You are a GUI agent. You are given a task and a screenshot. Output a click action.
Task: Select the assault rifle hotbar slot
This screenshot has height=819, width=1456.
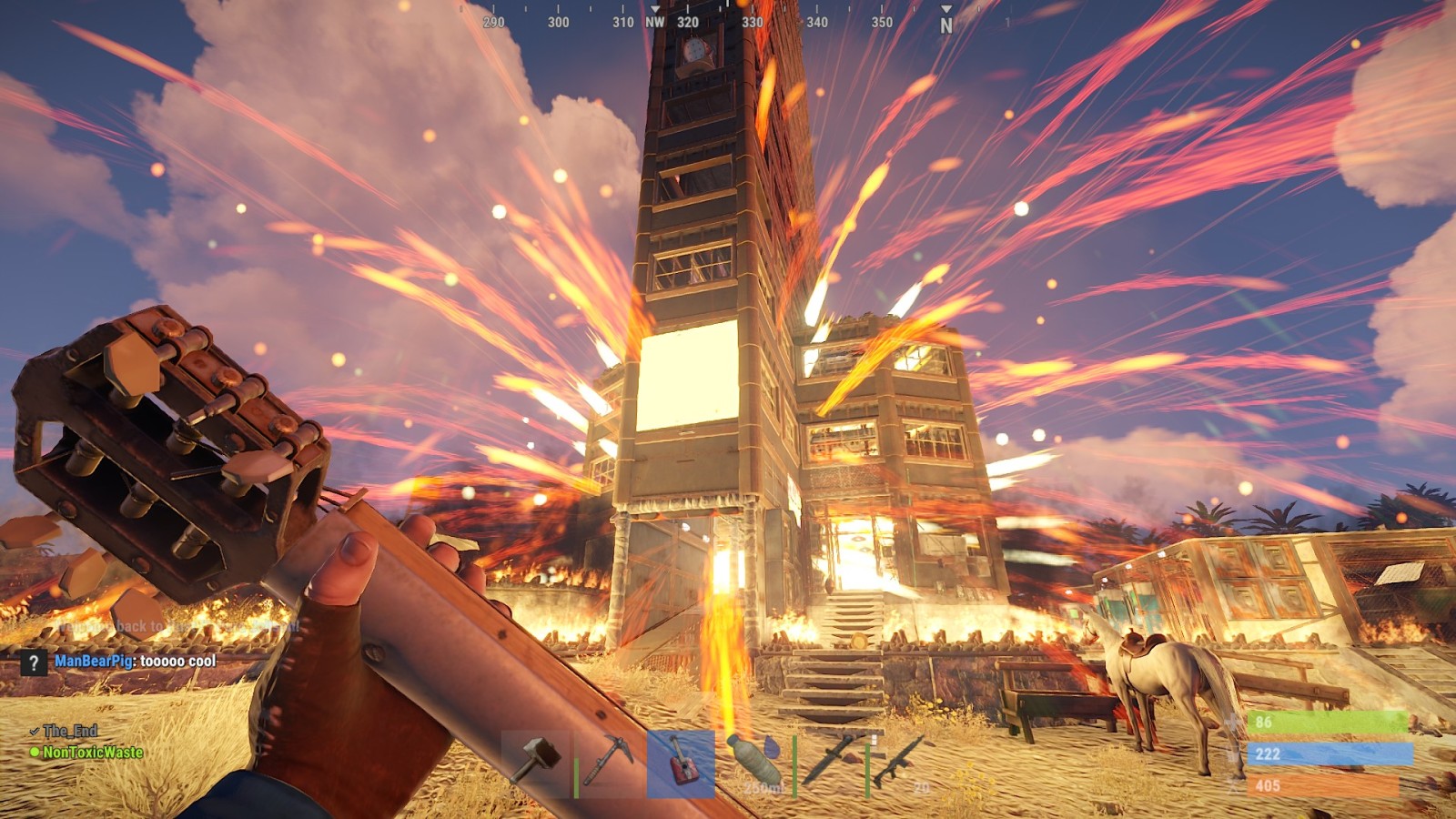901,763
